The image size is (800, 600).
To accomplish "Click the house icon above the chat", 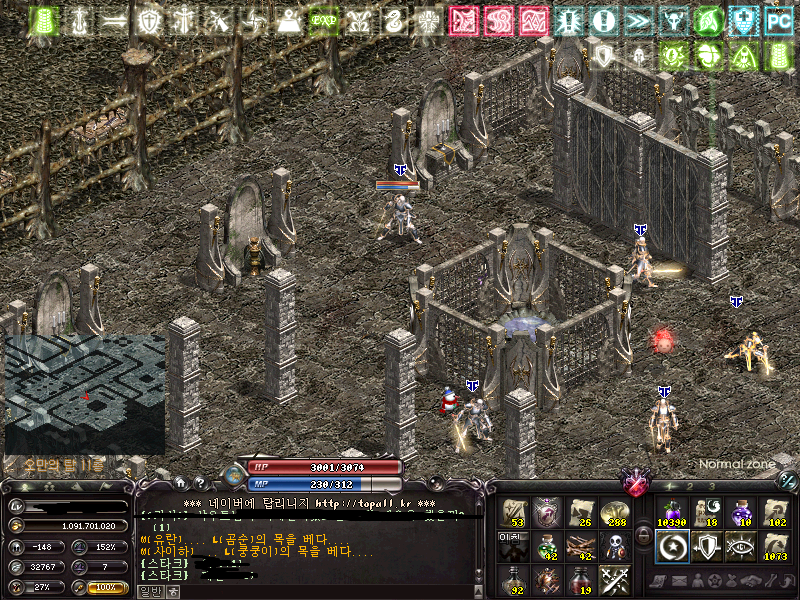I will tap(180, 482).
